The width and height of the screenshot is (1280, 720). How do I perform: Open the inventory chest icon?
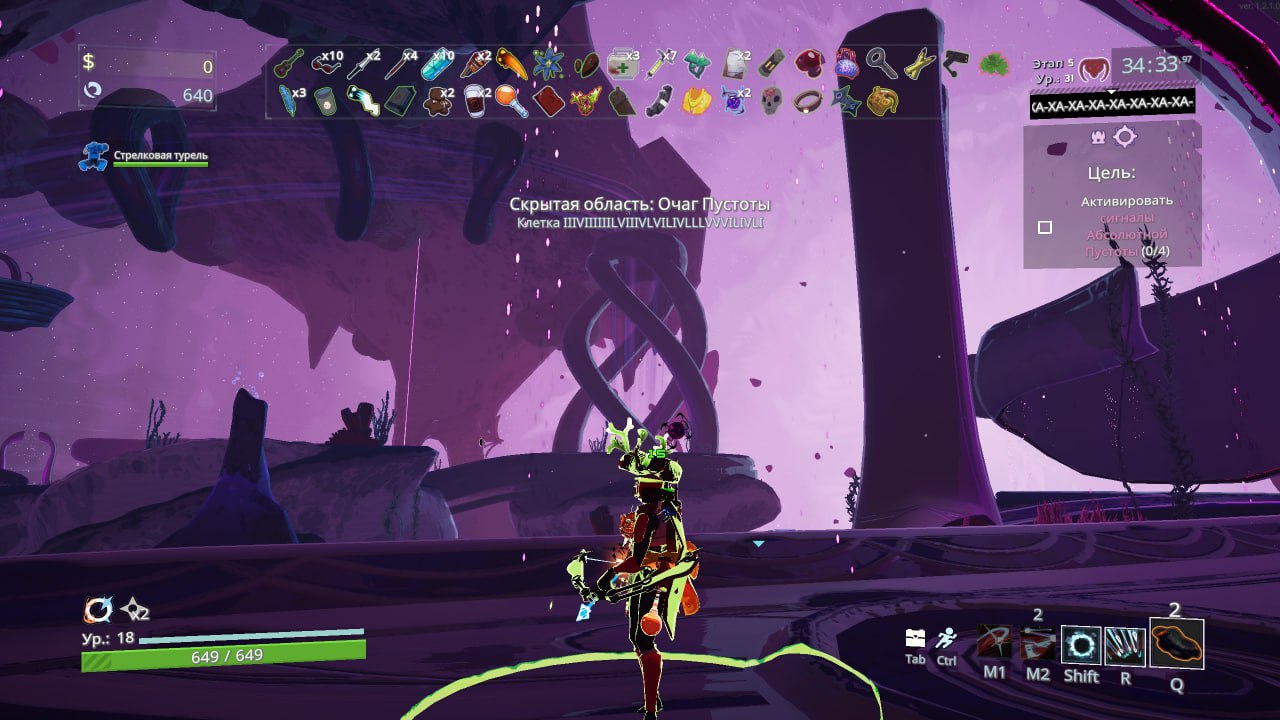pyautogui.click(x=915, y=638)
